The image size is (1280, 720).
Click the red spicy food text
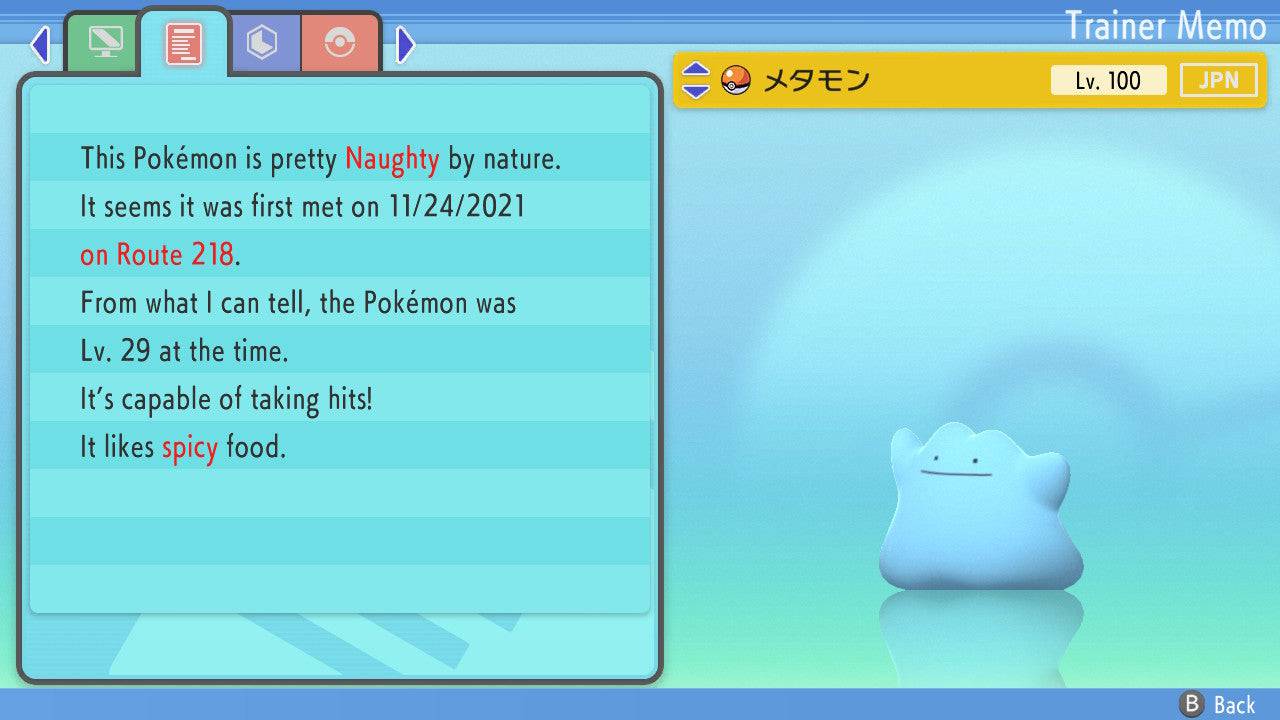(189, 447)
